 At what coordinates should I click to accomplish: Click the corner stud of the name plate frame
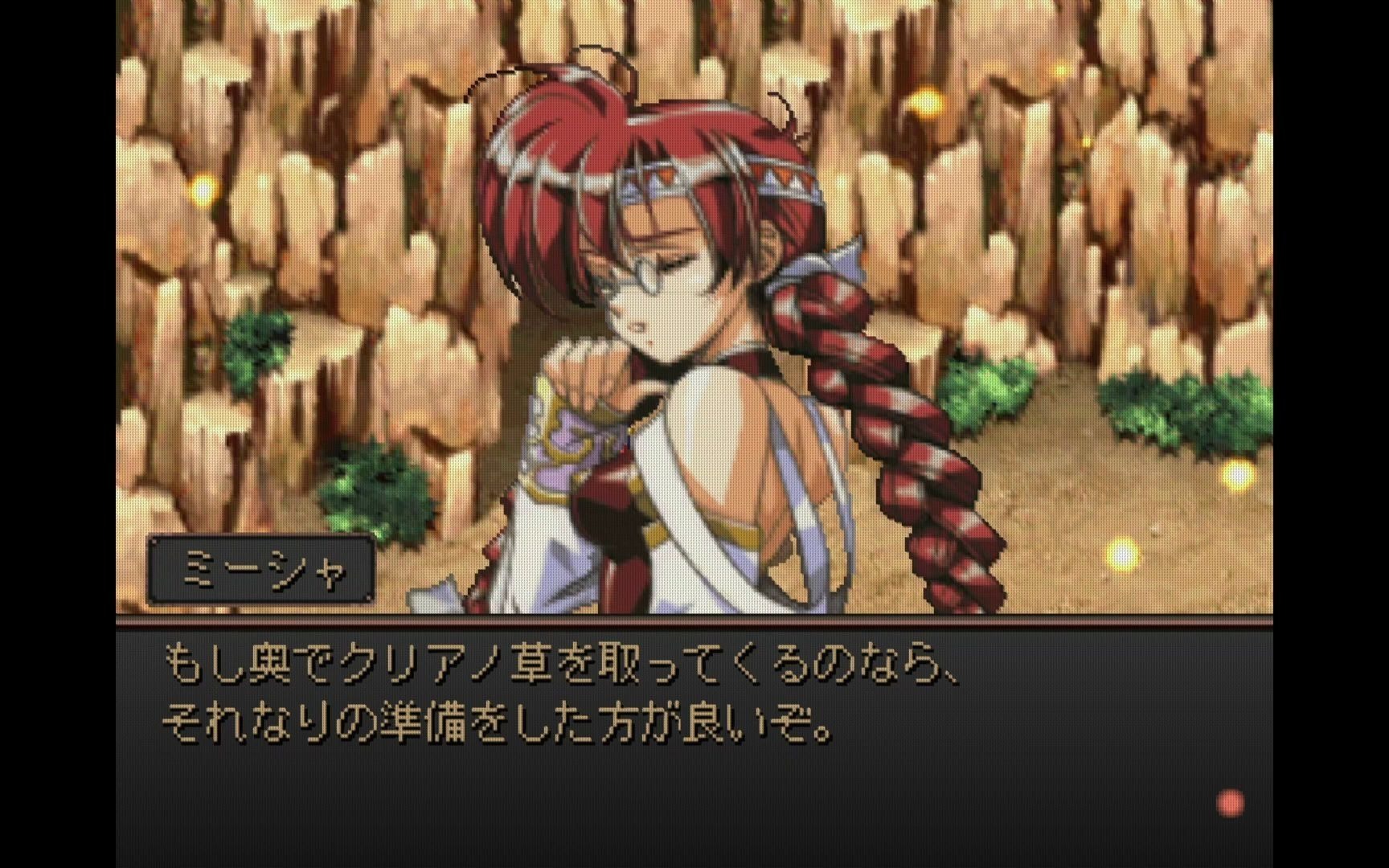click(156, 541)
